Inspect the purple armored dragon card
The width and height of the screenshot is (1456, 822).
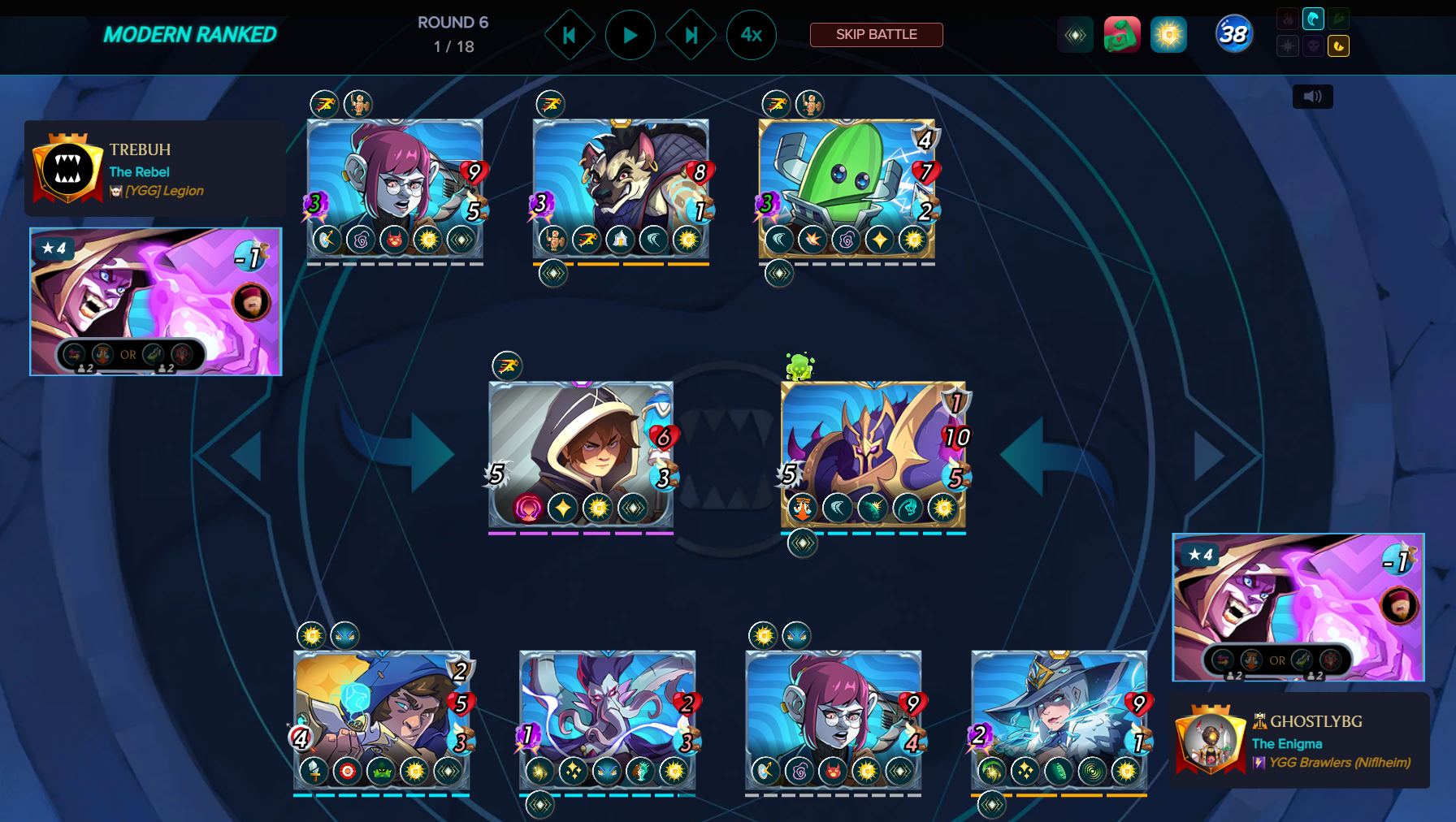click(x=873, y=453)
